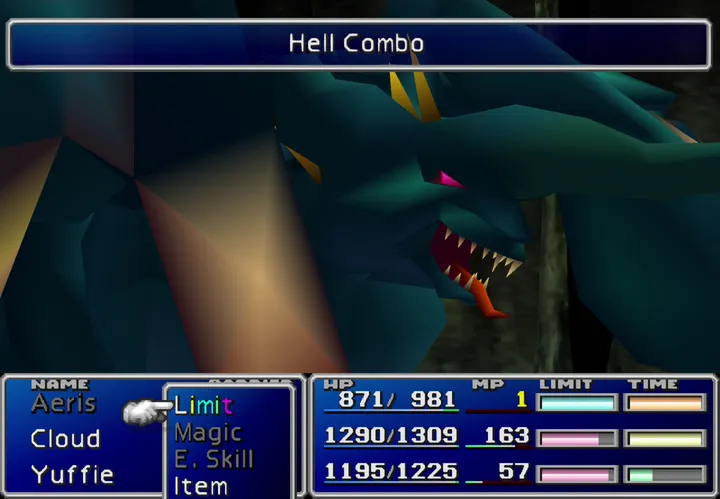Choose the Magic command
This screenshot has width=720, height=499.
coord(208,432)
